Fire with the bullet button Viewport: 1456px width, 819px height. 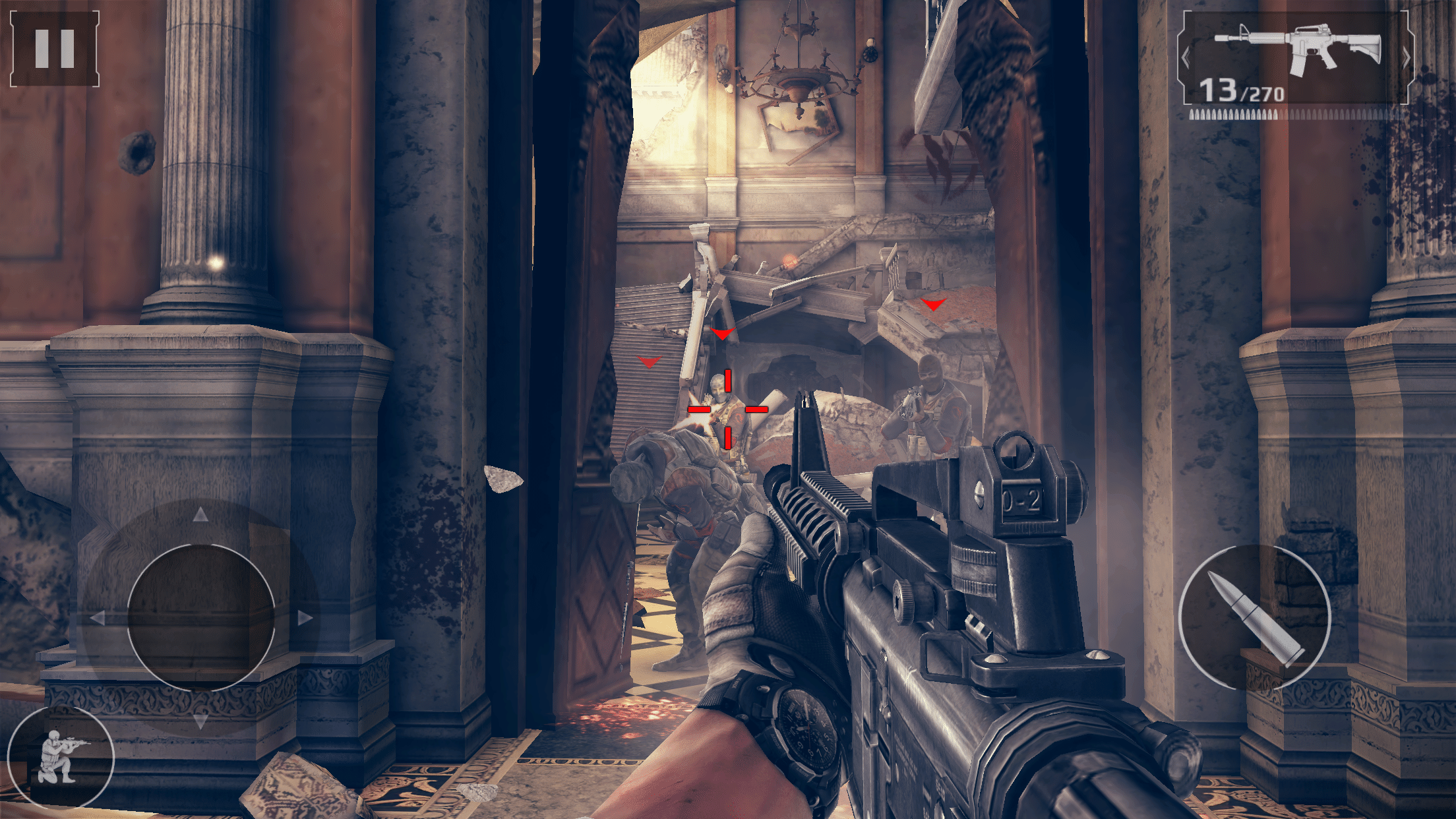pyautogui.click(x=1254, y=617)
